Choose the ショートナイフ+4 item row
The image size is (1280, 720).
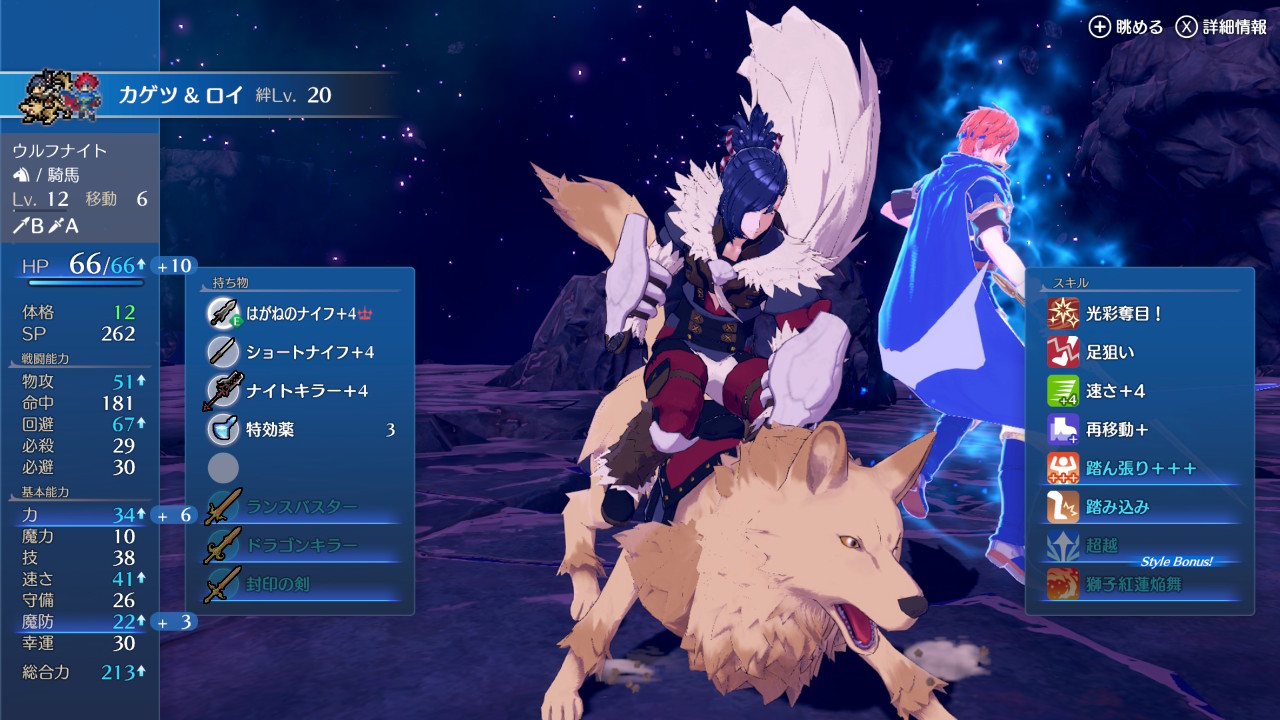click(x=300, y=352)
